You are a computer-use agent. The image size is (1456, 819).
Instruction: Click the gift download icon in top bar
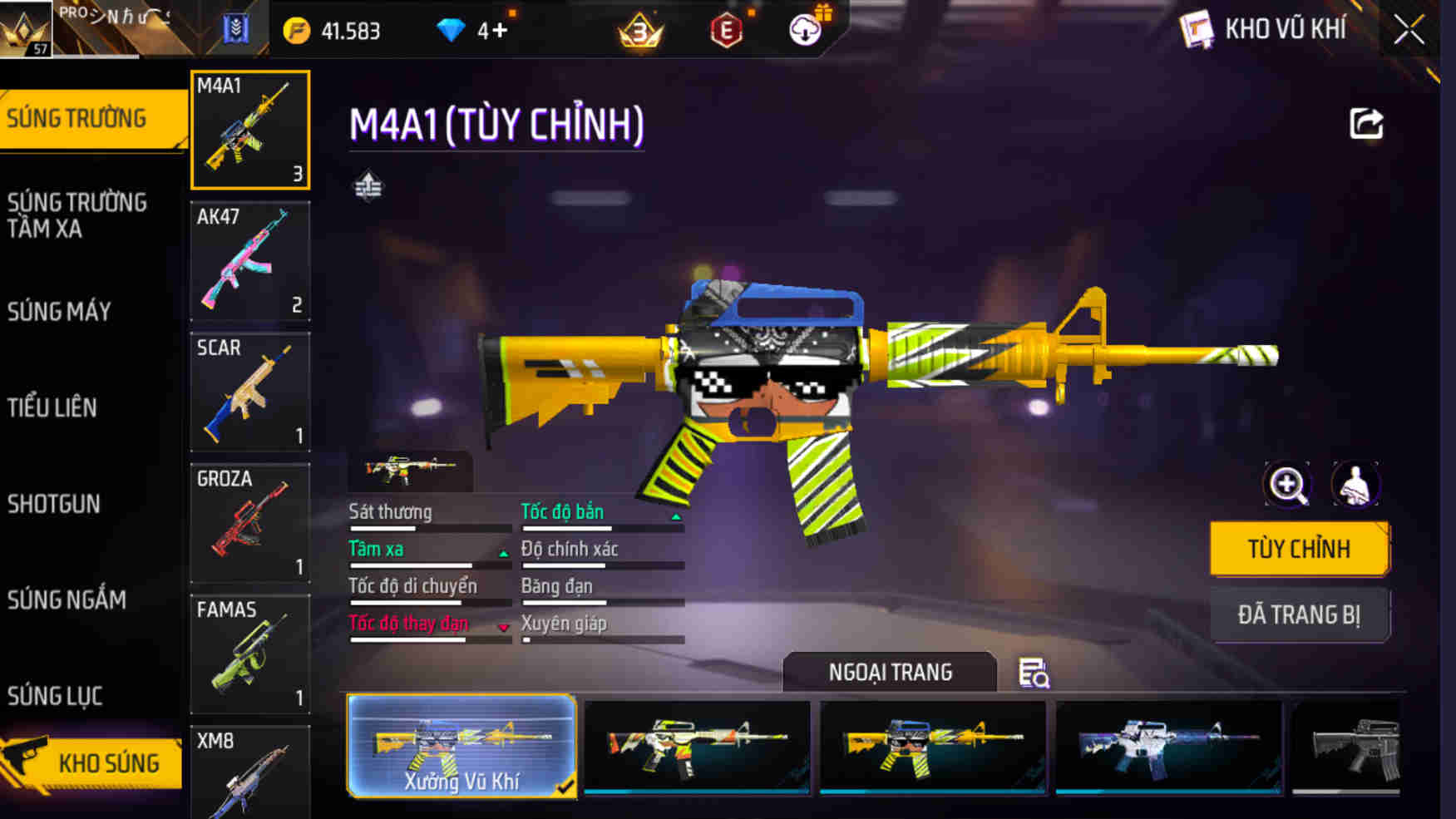[803, 28]
